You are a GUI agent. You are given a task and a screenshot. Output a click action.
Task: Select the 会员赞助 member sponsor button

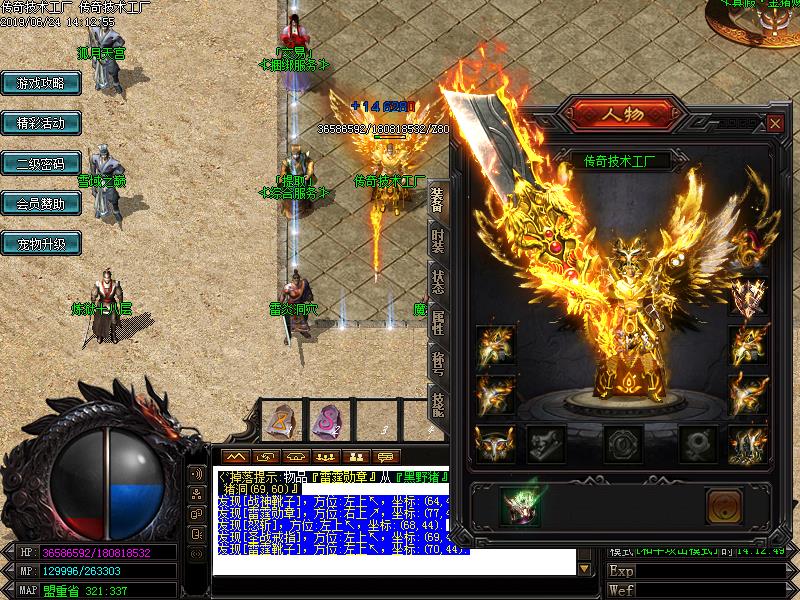coord(40,204)
